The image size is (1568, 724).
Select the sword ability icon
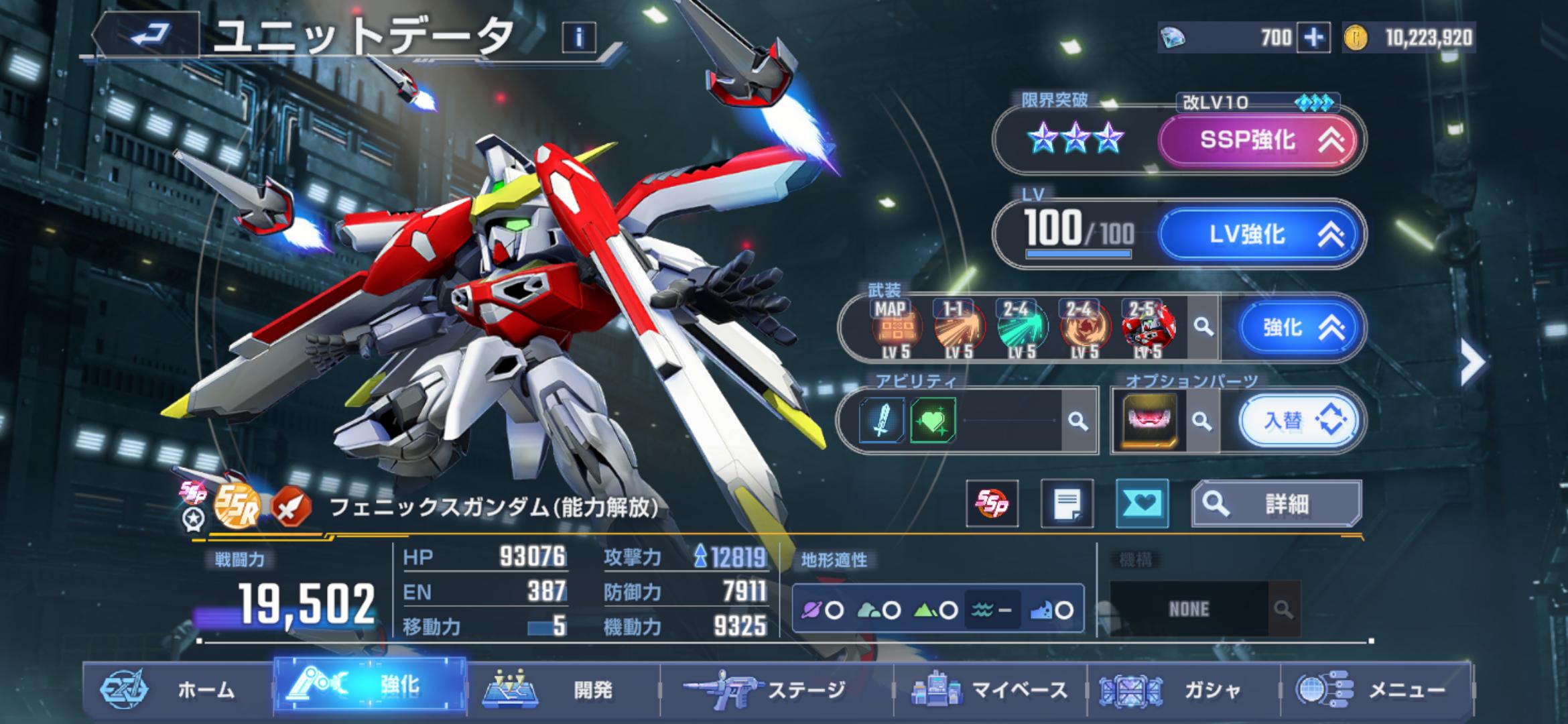click(x=881, y=421)
